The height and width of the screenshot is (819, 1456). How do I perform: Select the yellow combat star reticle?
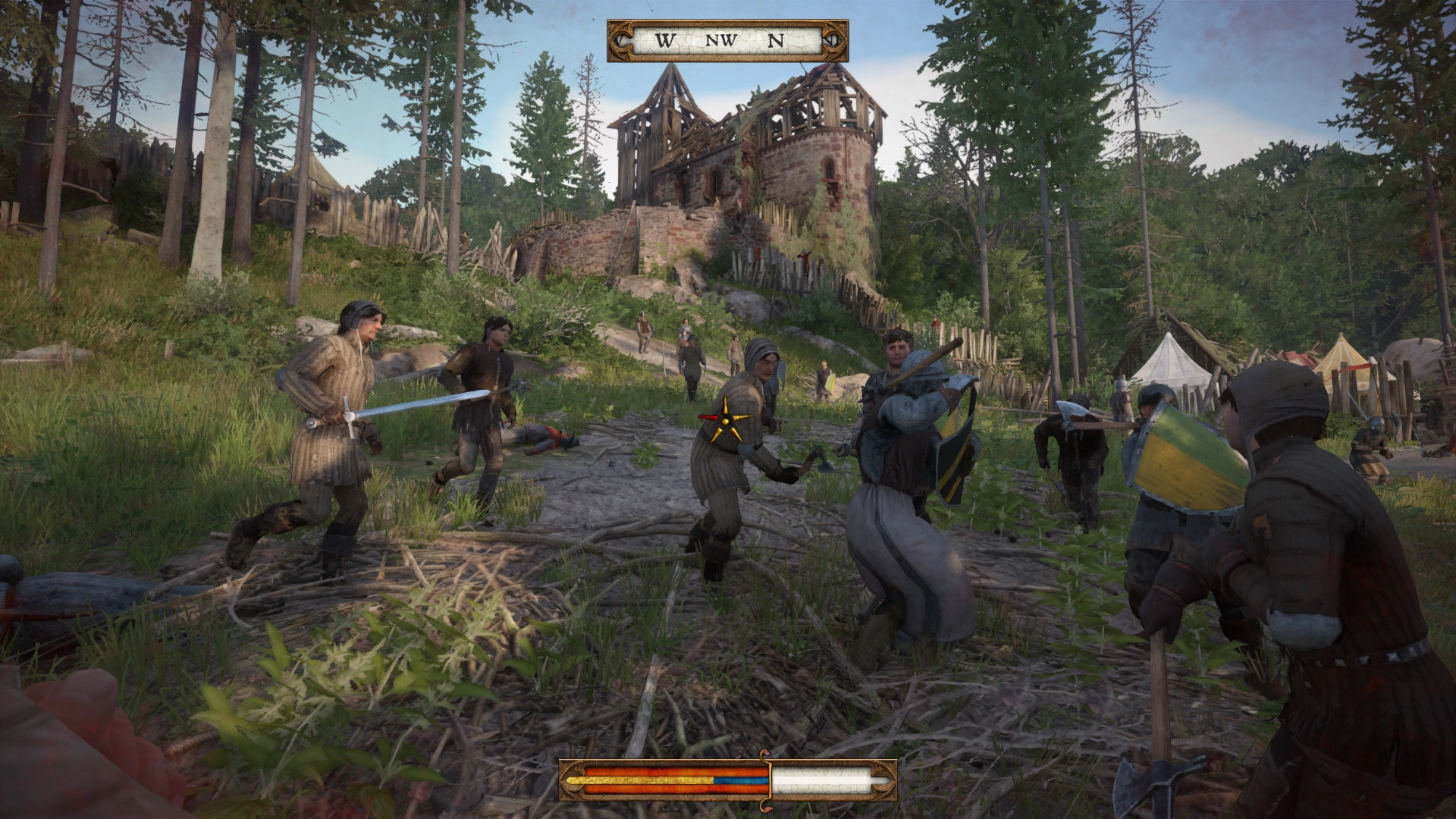tap(727, 419)
